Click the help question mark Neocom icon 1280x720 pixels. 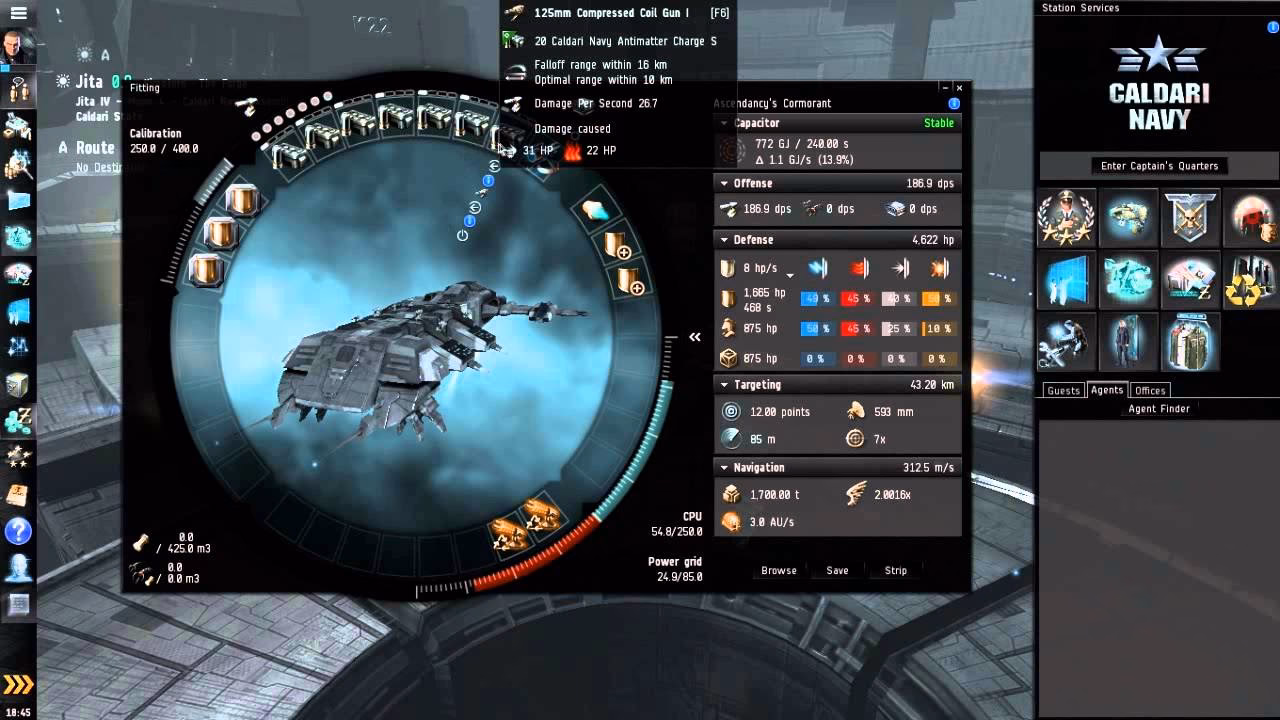pos(18,532)
